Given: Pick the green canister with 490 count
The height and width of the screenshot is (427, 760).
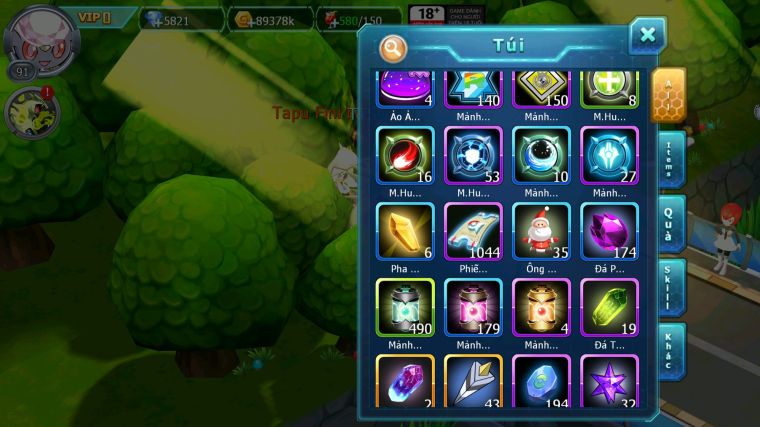Looking at the screenshot, I should point(405,307).
